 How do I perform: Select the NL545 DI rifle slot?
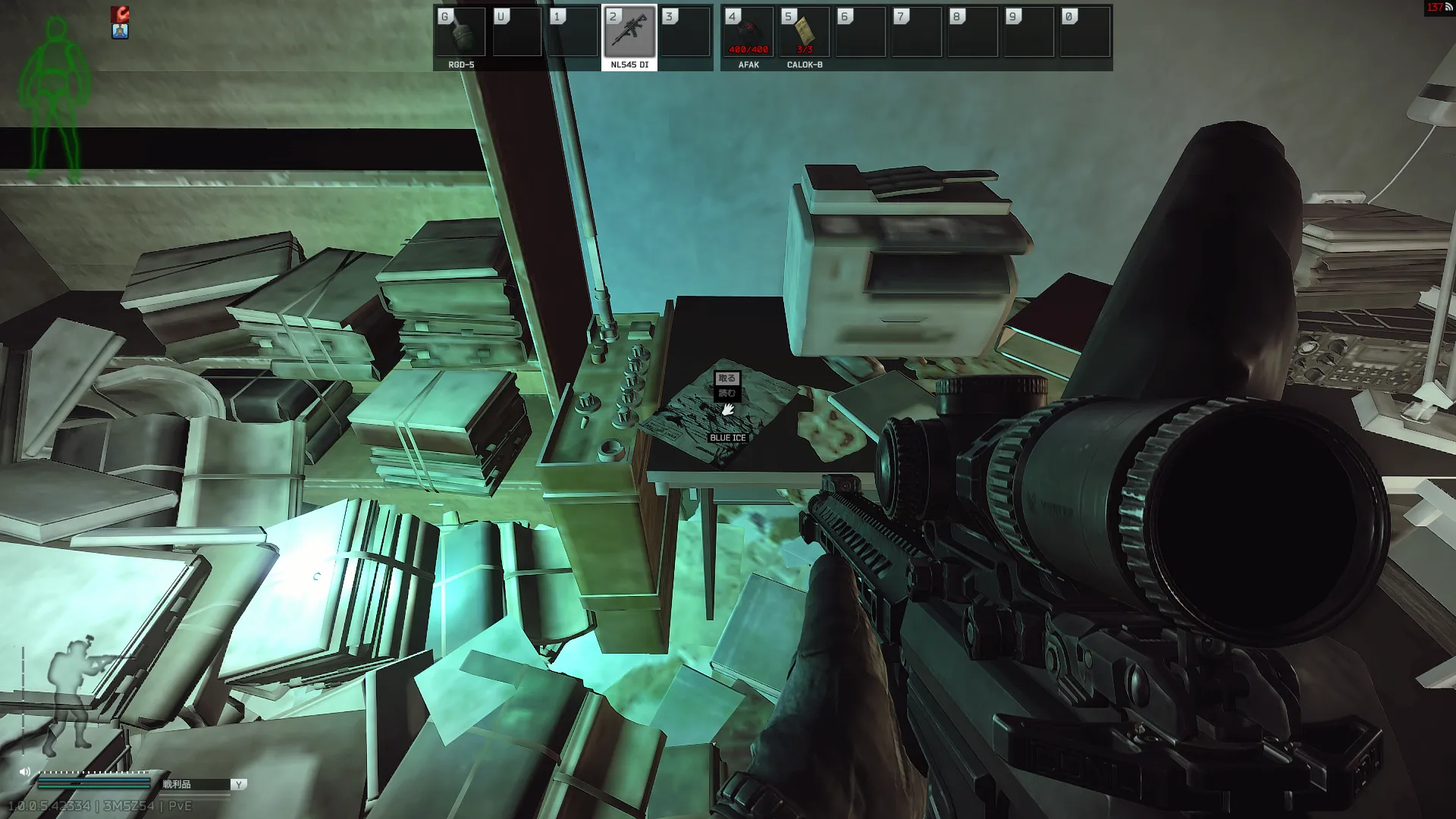coord(629,33)
